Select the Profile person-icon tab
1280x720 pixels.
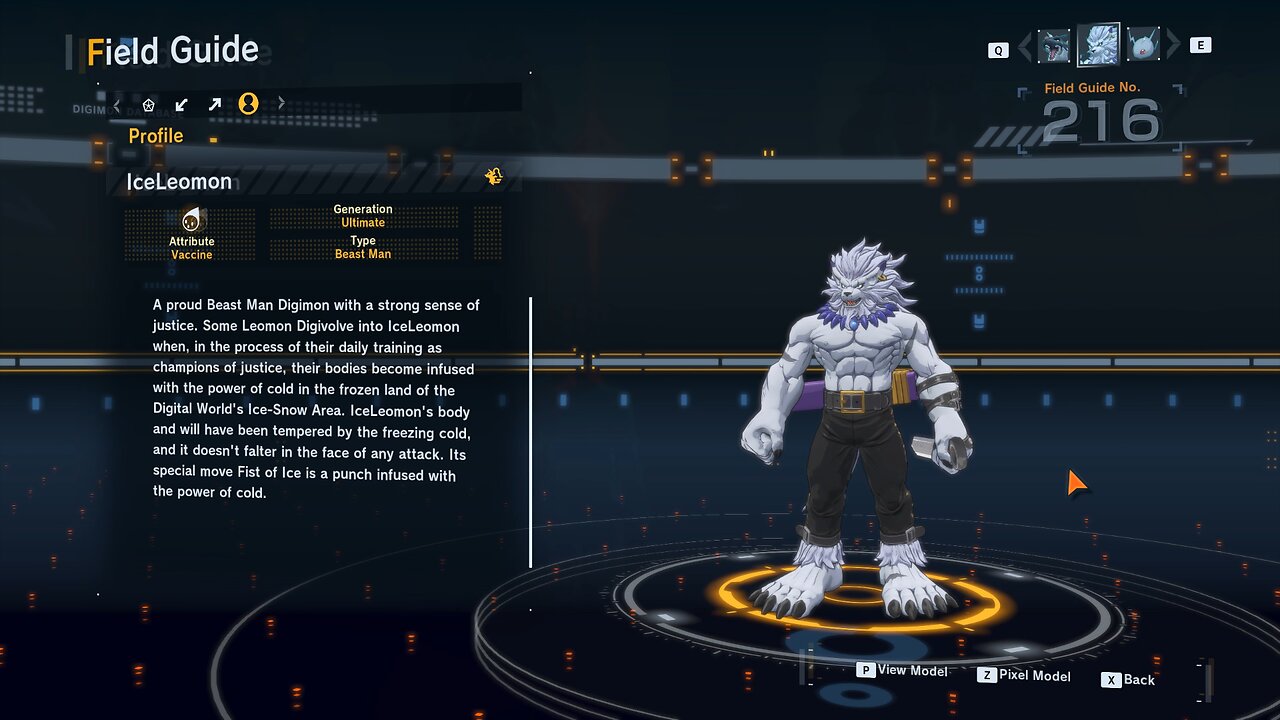248,104
